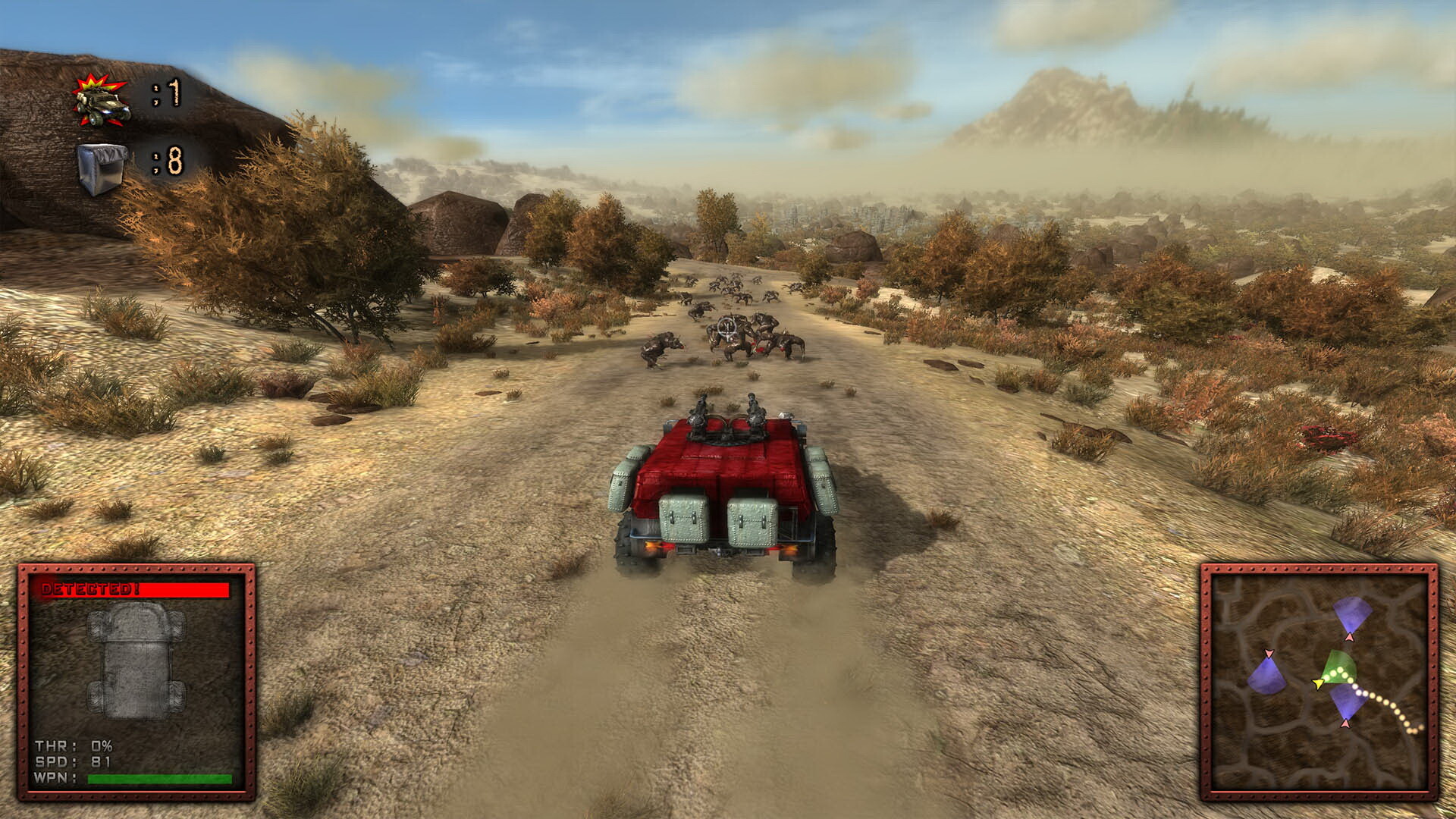Click the upper purple enemy vision cone on the minimap
Screen dimensions: 1456x819
[x=1352, y=612]
